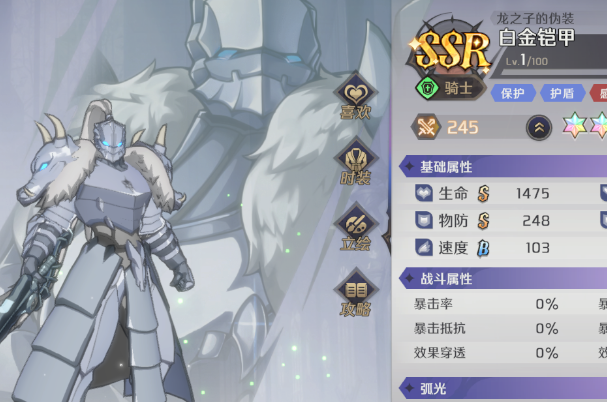Open the 时装 costume menu
The width and height of the screenshot is (607, 402).
(x=356, y=163)
